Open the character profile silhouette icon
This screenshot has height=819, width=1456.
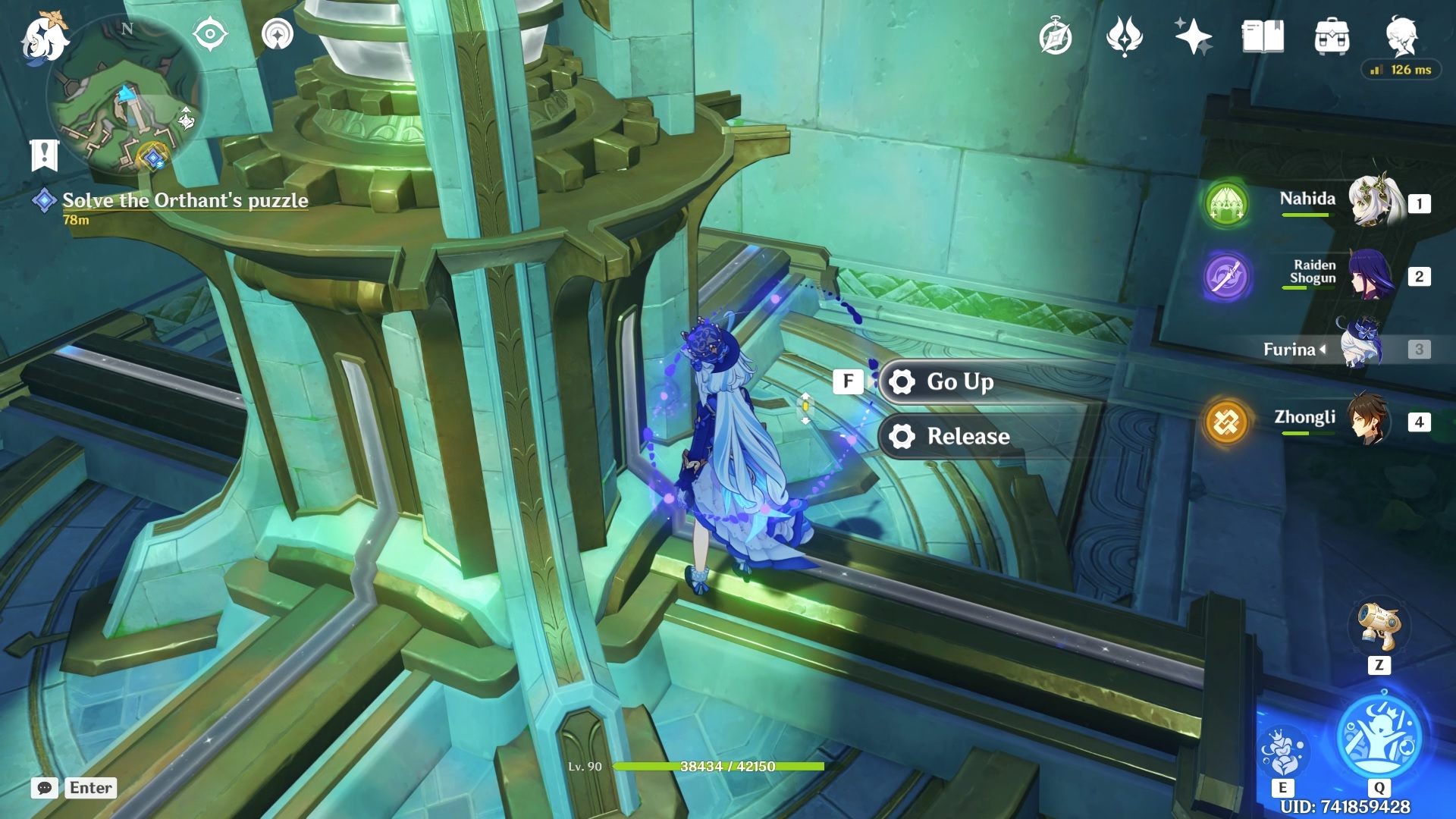click(1401, 36)
